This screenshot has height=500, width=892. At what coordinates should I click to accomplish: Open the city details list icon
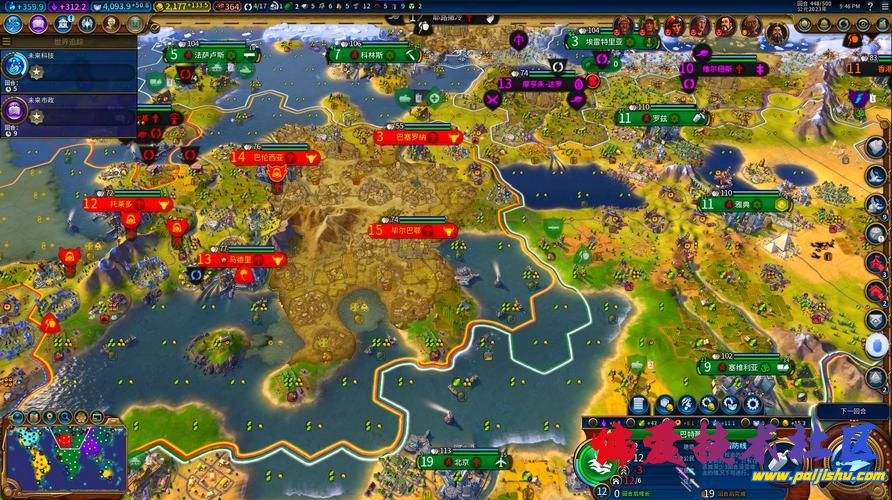tap(639, 404)
